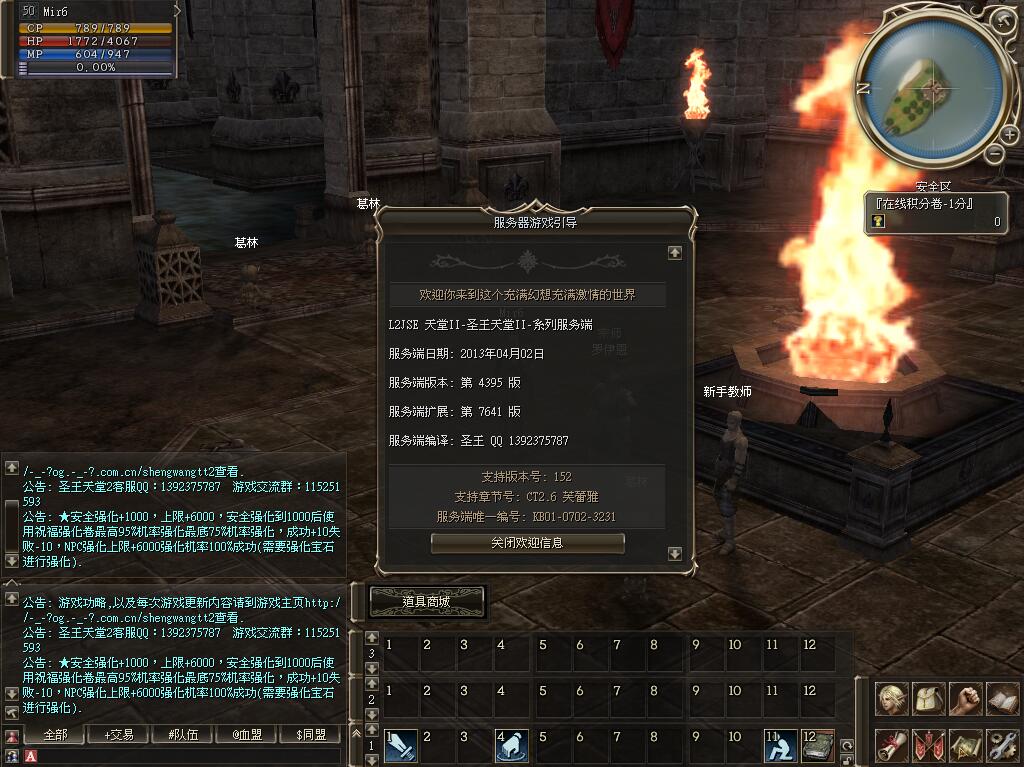
Task: Open the actions fist icon
Action: pyautogui.click(x=965, y=699)
